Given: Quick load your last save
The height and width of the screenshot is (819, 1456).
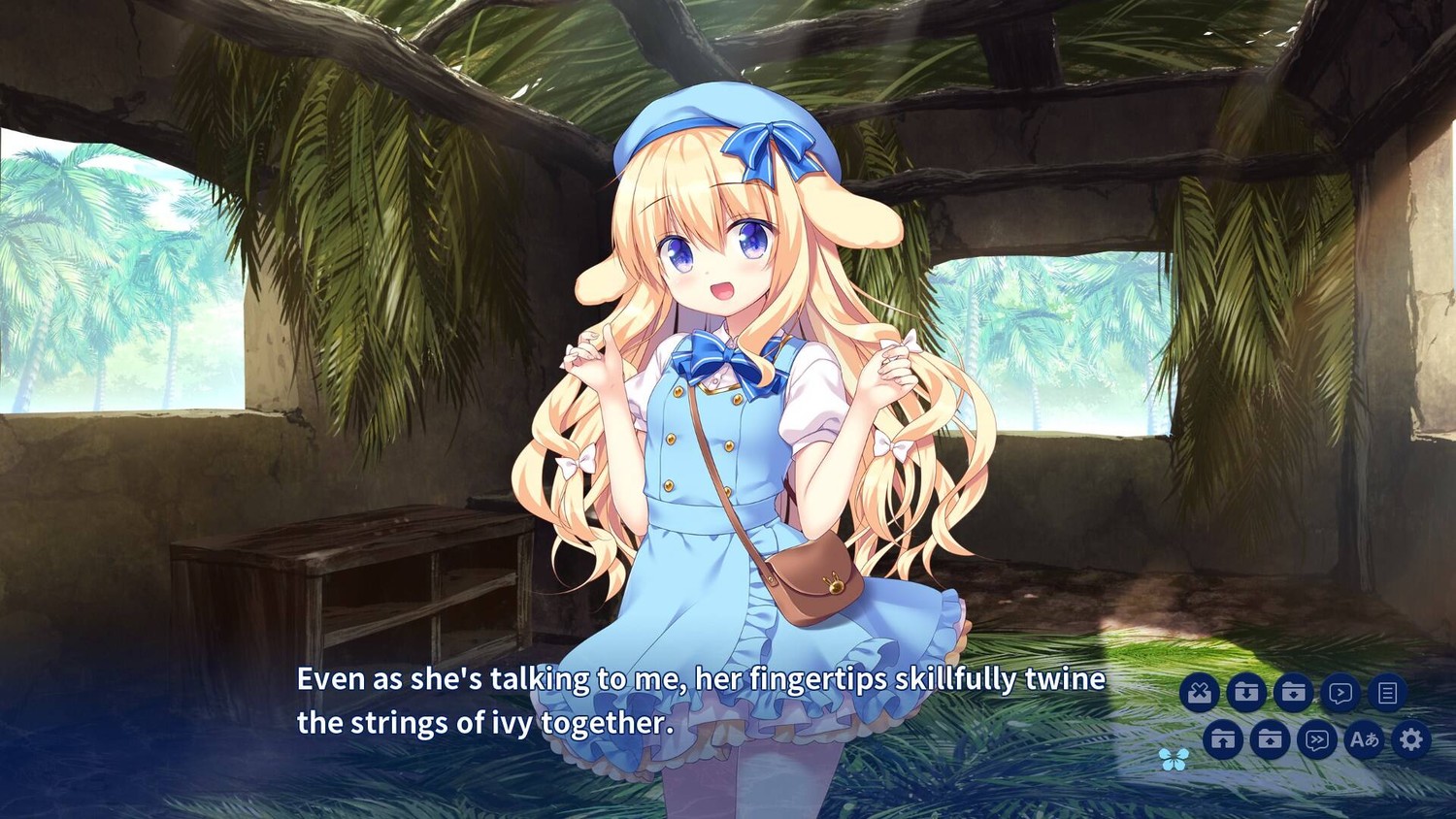Looking at the screenshot, I should click(x=1271, y=738).
